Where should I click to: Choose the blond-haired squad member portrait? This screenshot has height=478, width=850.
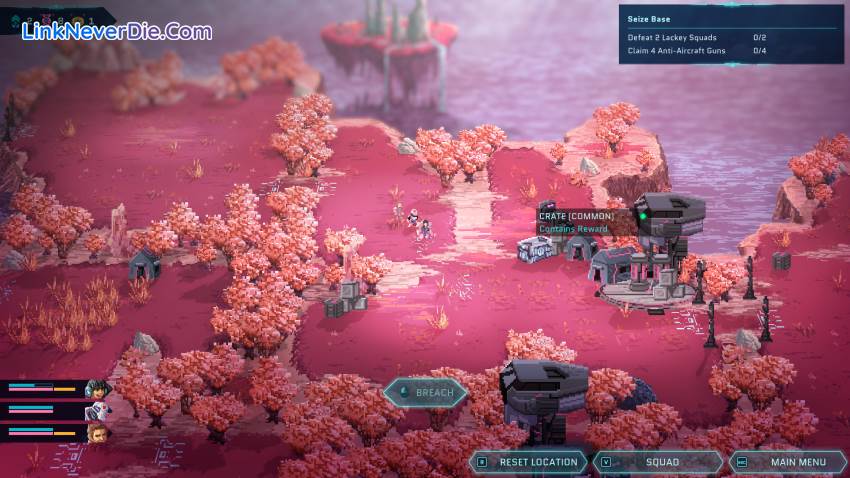click(96, 433)
